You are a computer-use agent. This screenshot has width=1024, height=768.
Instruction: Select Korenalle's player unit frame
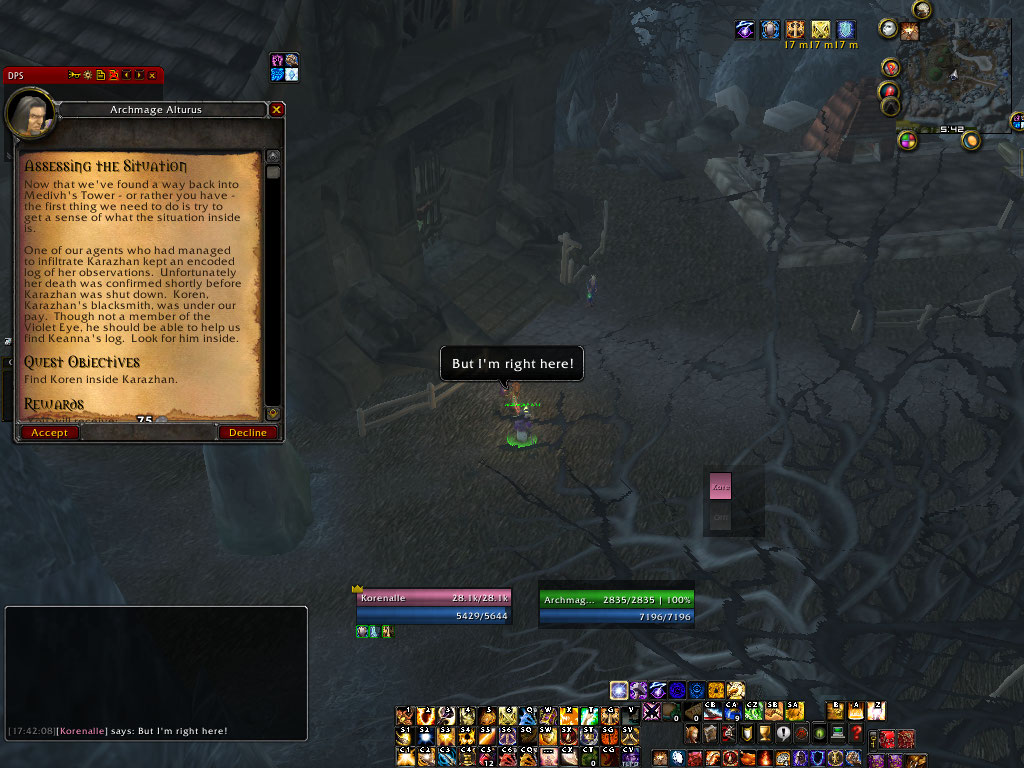click(x=433, y=606)
